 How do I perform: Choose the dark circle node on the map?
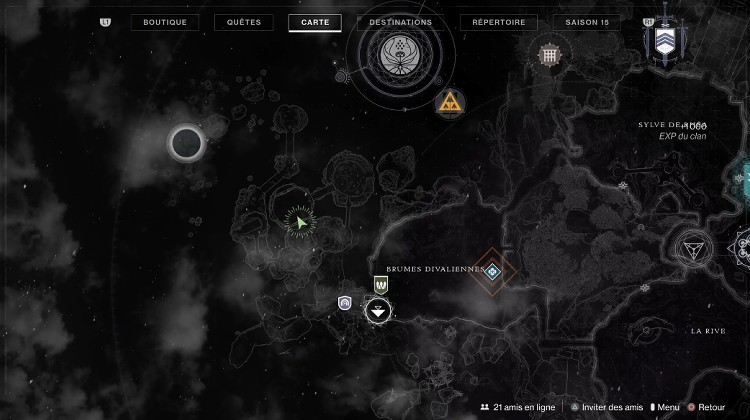[185, 144]
